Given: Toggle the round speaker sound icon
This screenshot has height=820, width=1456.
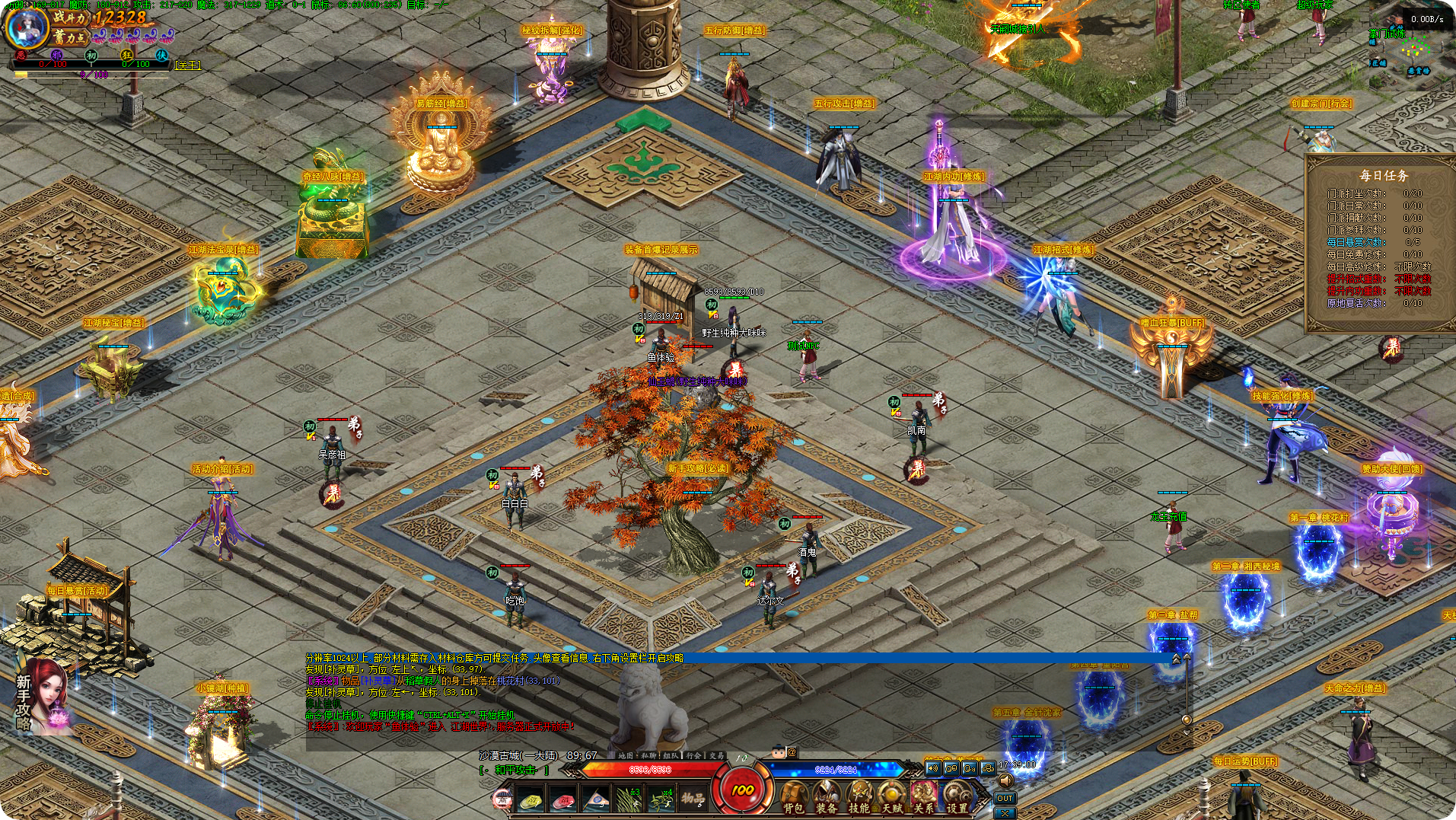Looking at the screenshot, I should click(1005, 781).
